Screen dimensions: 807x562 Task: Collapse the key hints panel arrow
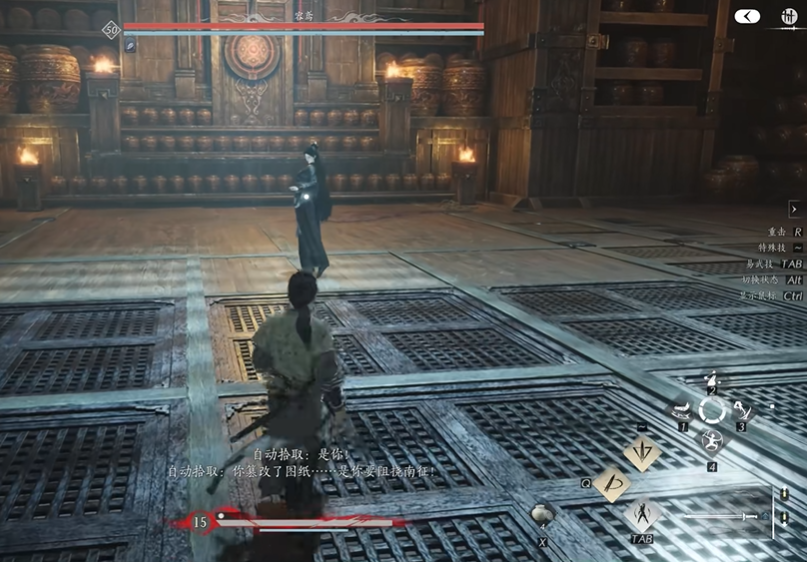794,209
